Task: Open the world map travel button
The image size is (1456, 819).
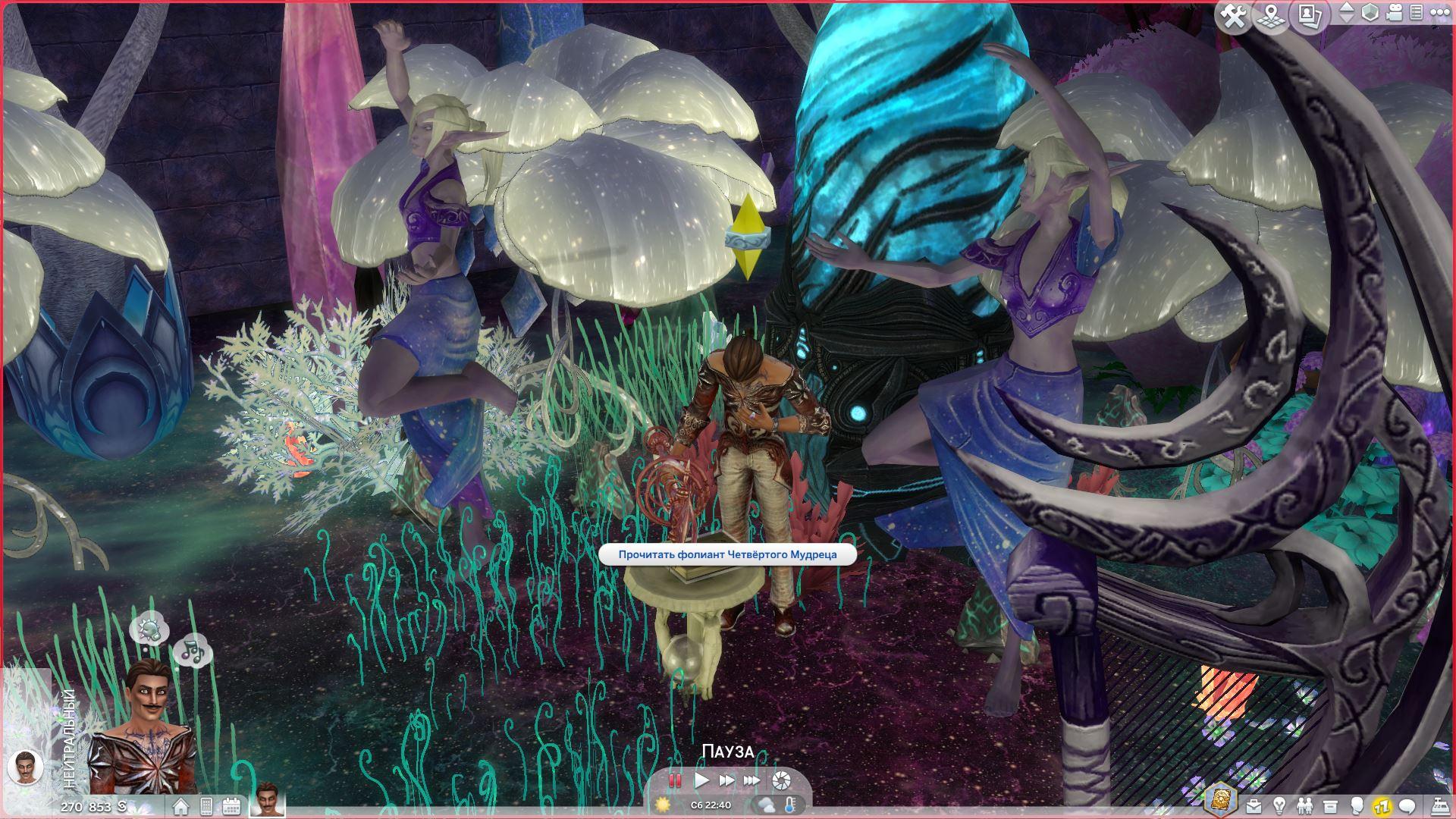Action: point(1272,16)
